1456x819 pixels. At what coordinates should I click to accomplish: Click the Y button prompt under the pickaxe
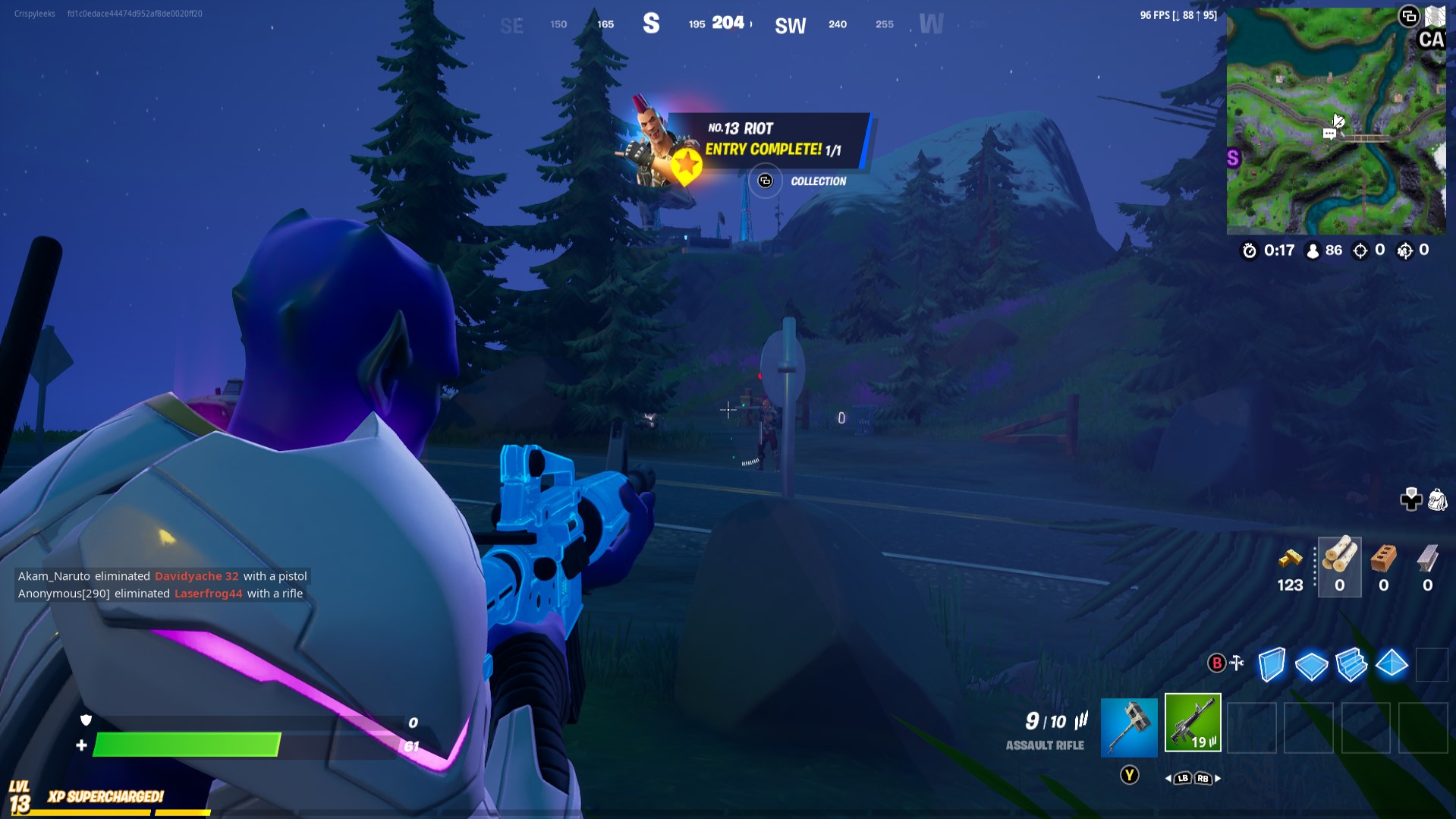pyautogui.click(x=1128, y=773)
